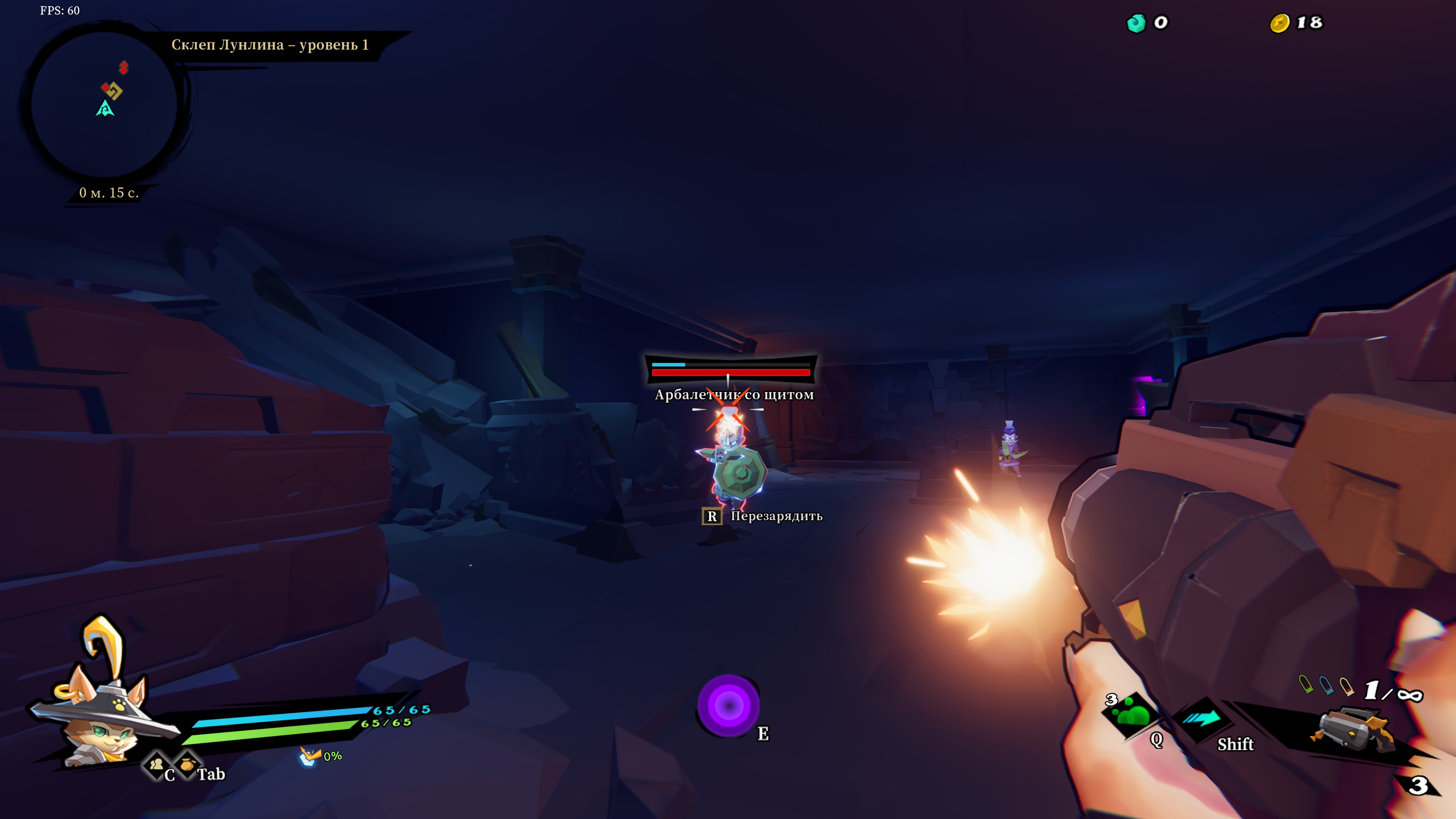The image size is (1456, 819).
Task: Open the bag icon beside Tab
Action: [x=187, y=764]
